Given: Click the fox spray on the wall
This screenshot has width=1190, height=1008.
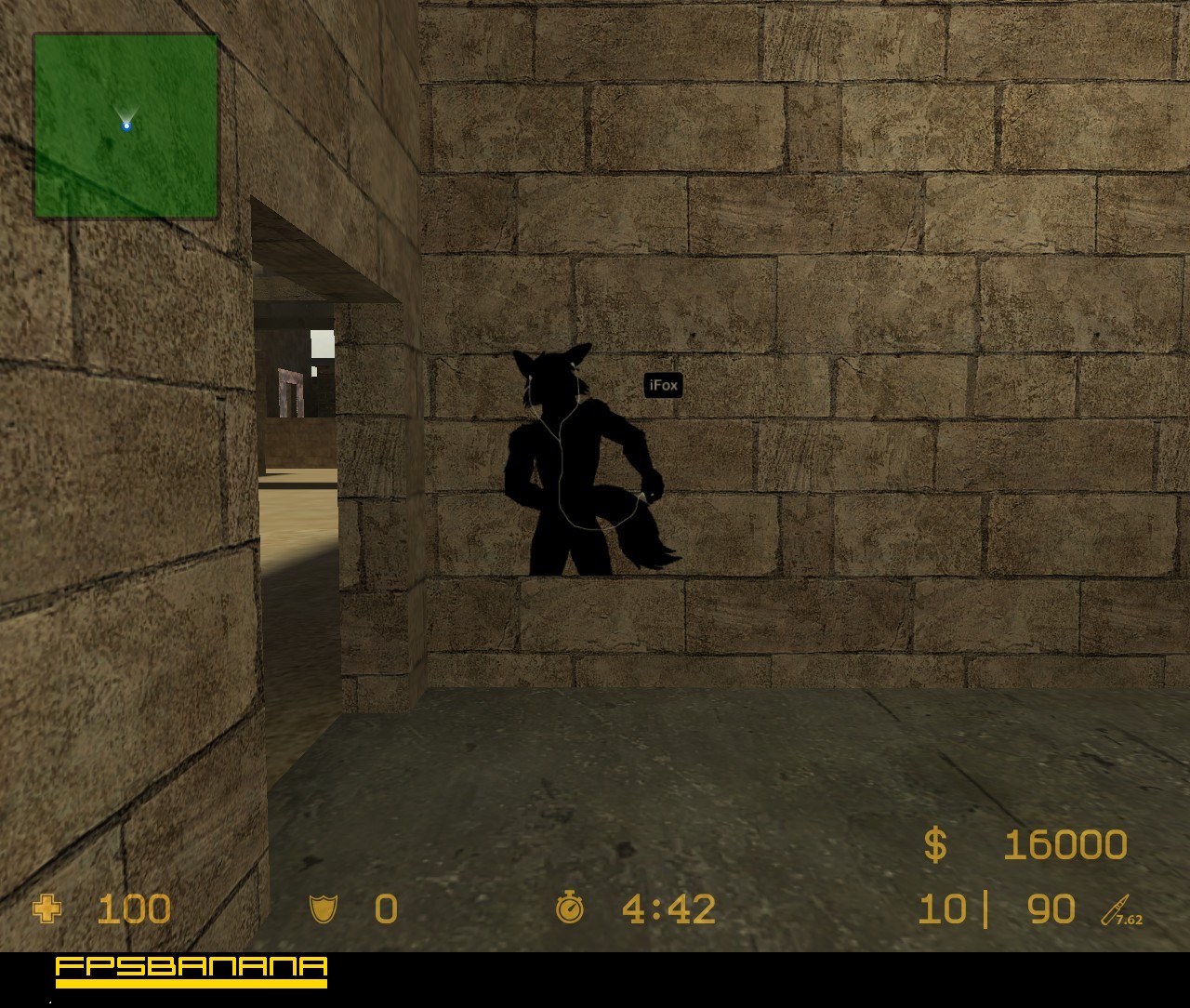Looking at the screenshot, I should pyautogui.click(x=586, y=456).
